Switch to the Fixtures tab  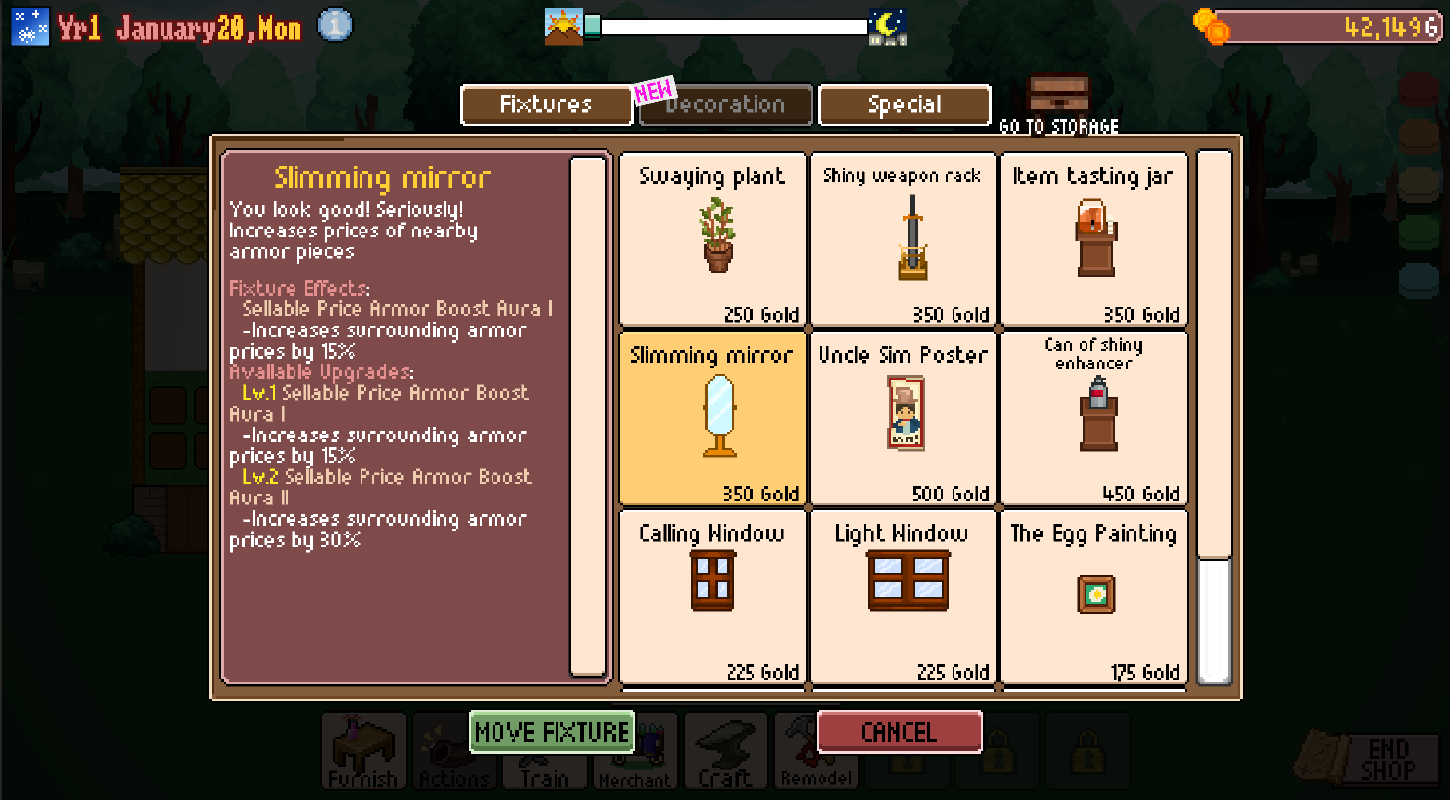pyautogui.click(x=546, y=105)
